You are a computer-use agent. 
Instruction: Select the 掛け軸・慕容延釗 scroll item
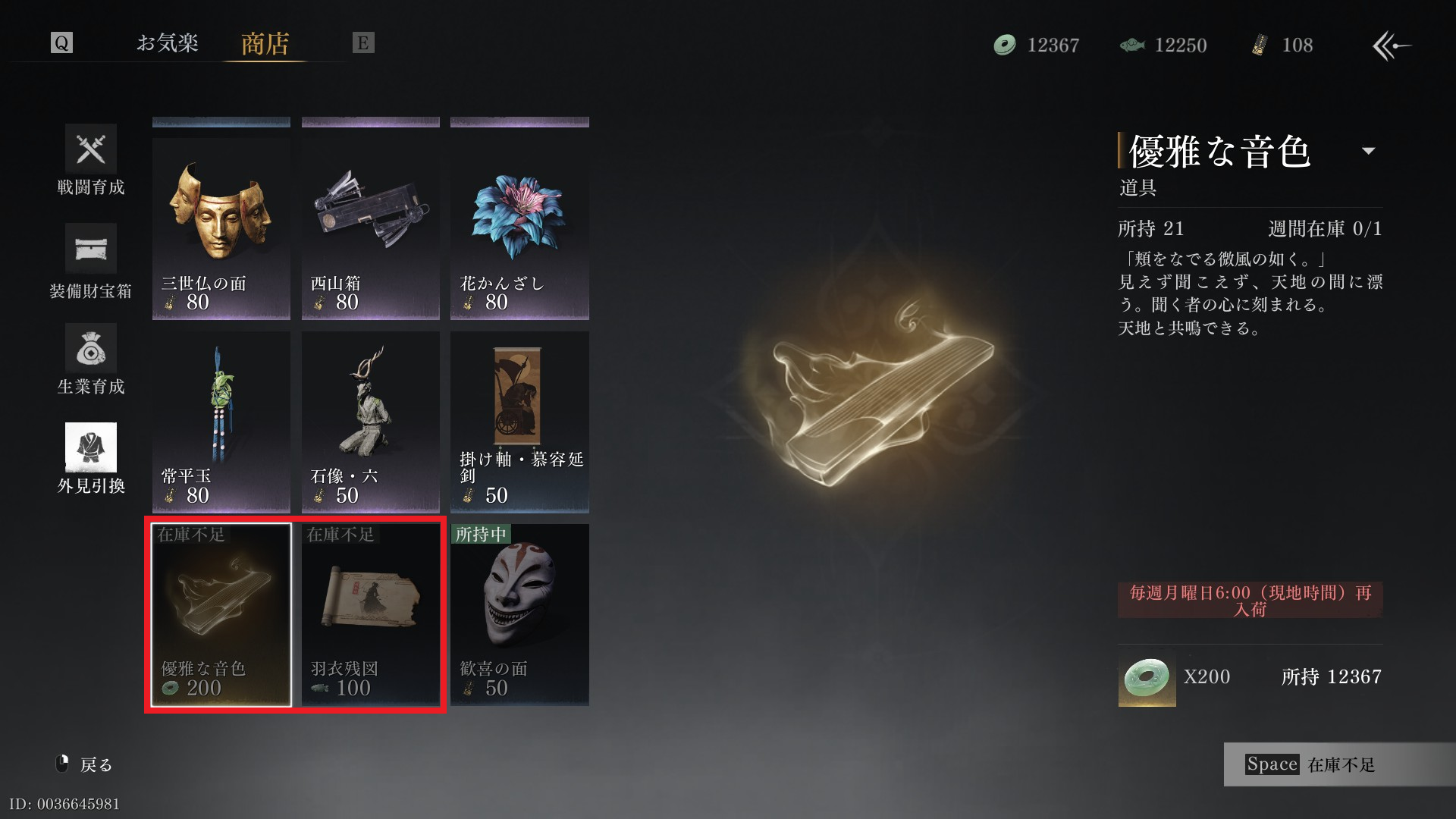point(519,422)
